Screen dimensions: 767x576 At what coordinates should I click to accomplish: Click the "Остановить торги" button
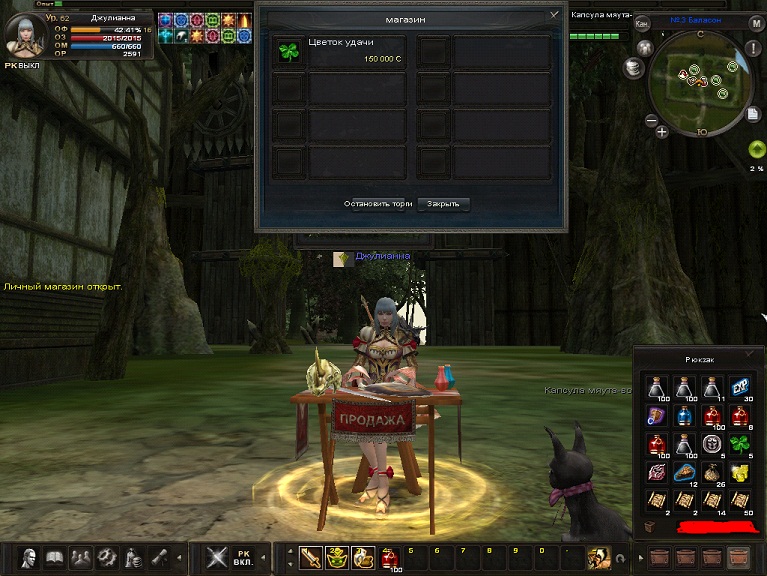pyautogui.click(x=378, y=203)
